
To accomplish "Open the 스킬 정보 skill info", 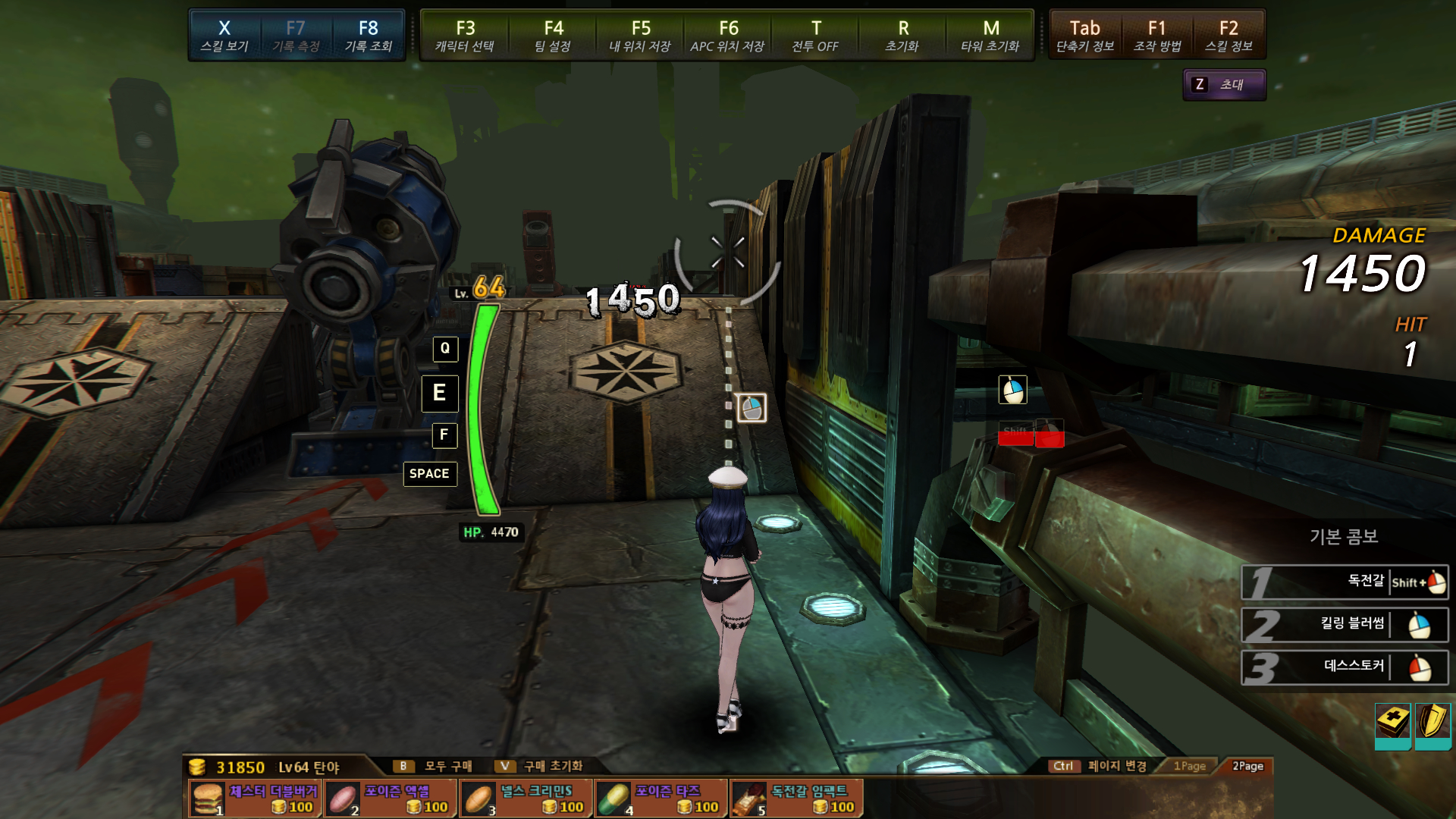I will click(x=1228, y=36).
